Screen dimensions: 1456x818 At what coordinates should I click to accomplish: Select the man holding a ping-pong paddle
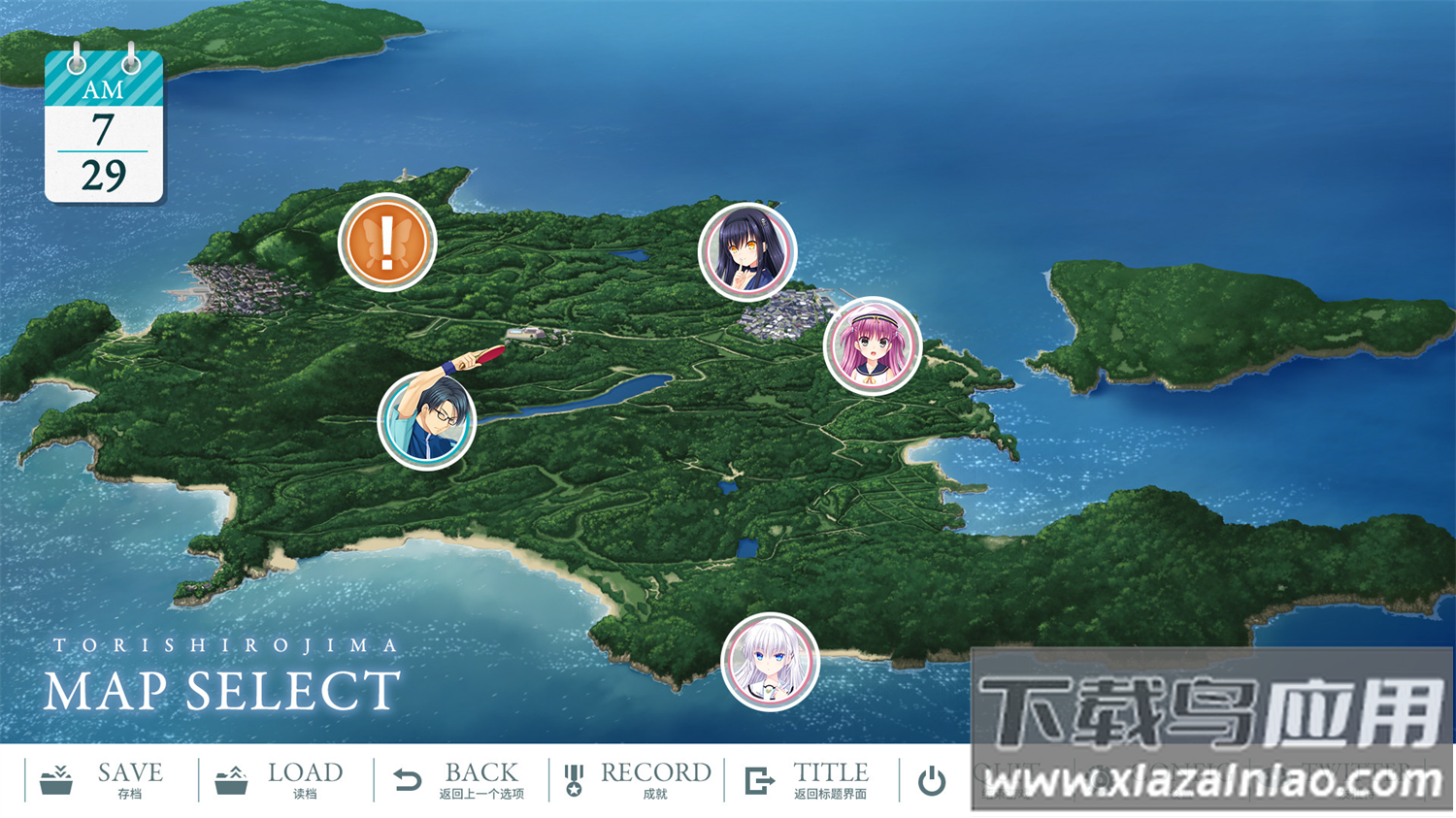[x=427, y=421]
